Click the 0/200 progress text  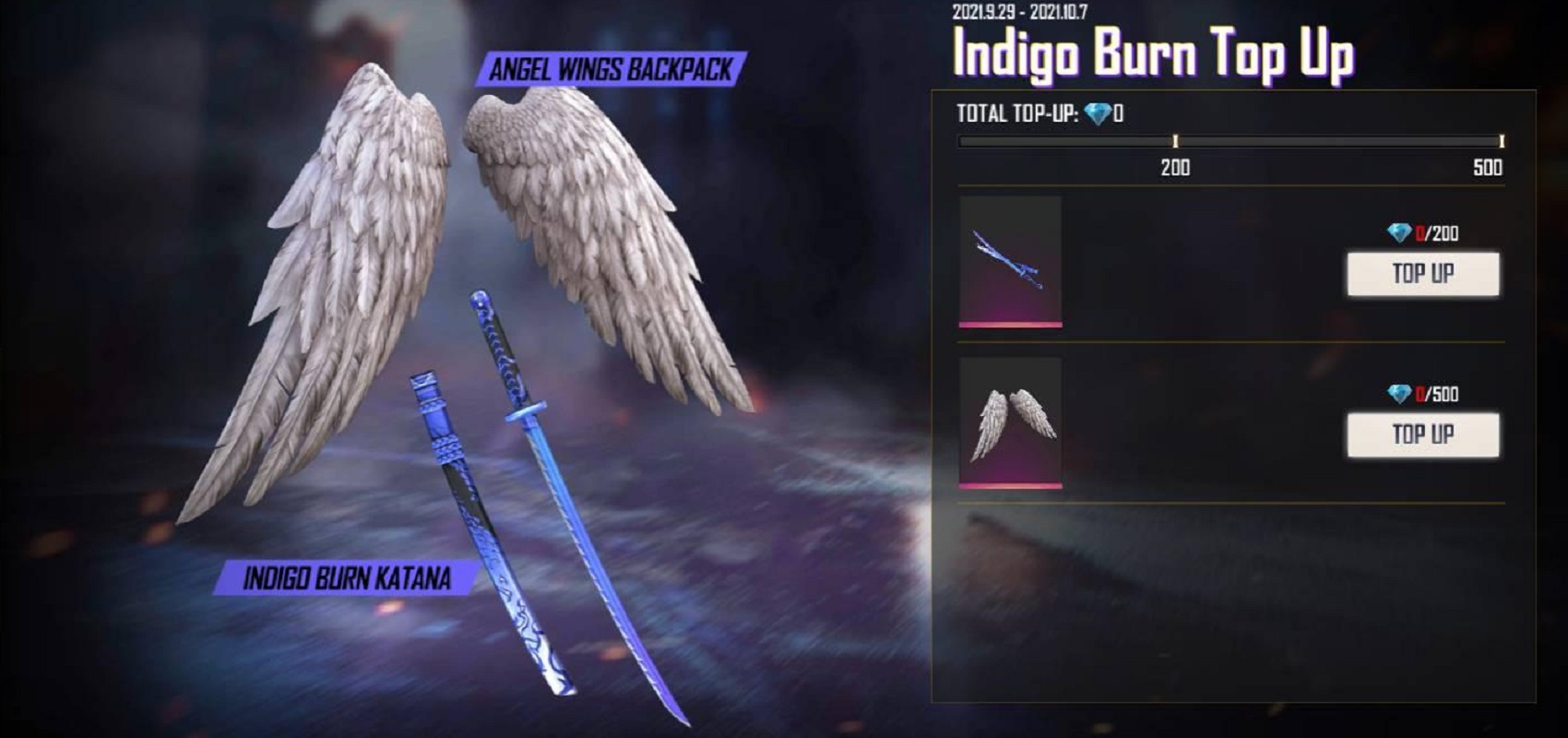[x=1439, y=233]
